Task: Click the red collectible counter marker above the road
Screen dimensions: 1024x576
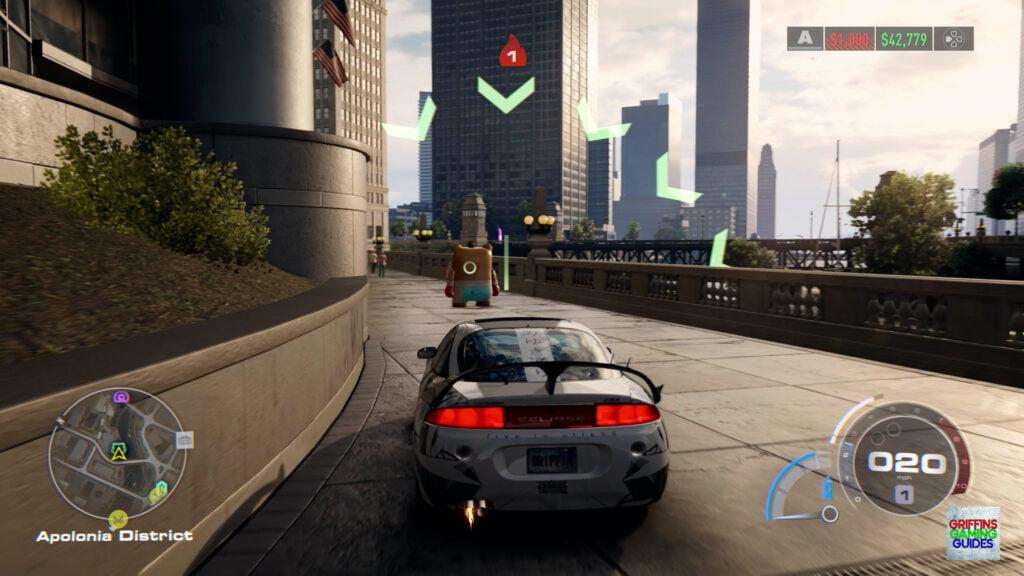Action: tap(512, 52)
